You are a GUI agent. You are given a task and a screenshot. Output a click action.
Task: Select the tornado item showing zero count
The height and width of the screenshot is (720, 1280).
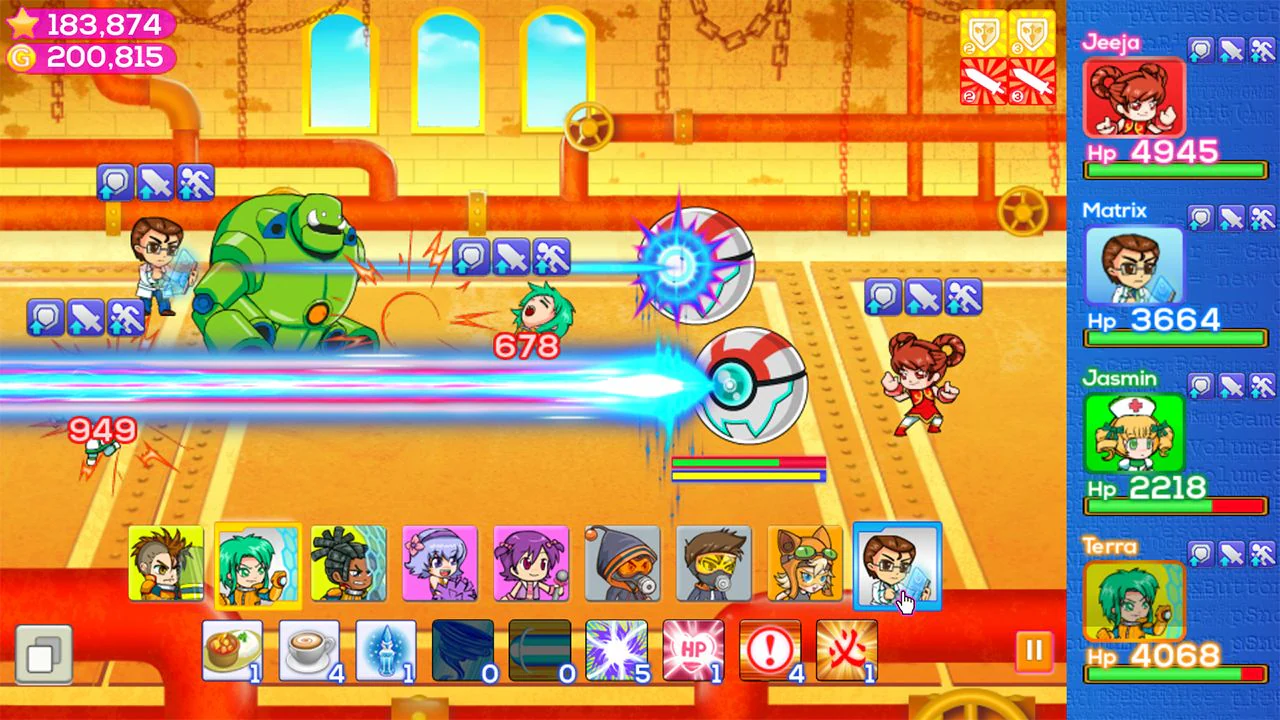pyautogui.click(x=464, y=650)
